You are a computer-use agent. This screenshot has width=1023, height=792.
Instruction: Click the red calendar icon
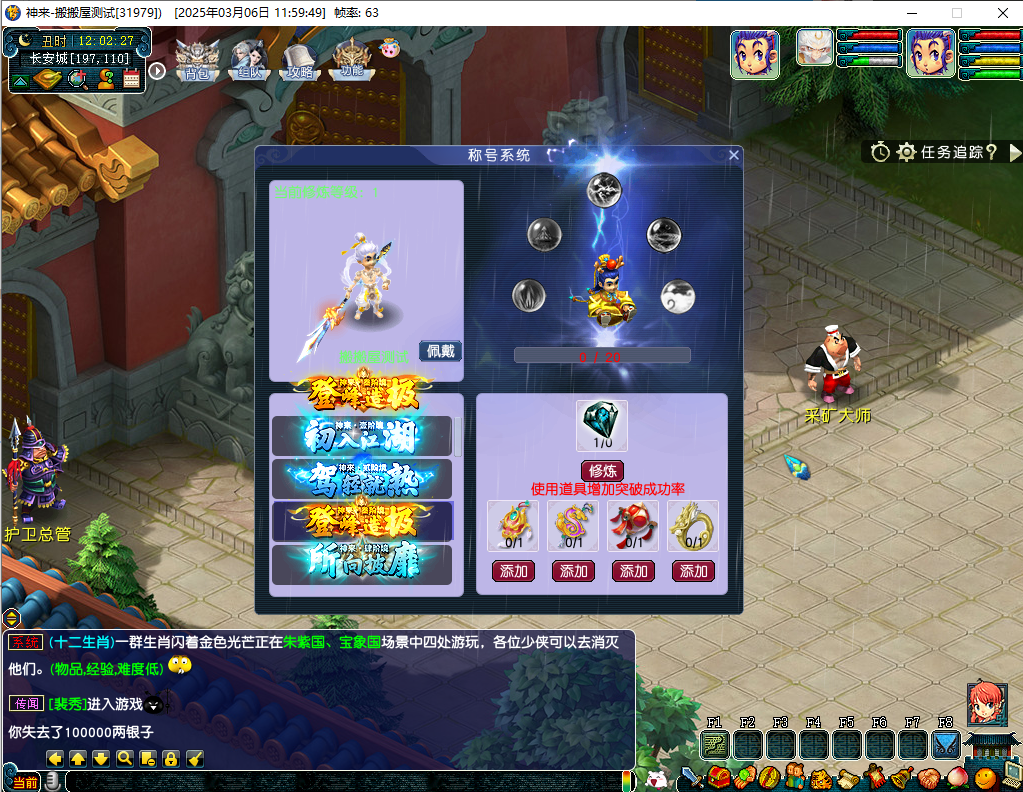click(131, 79)
